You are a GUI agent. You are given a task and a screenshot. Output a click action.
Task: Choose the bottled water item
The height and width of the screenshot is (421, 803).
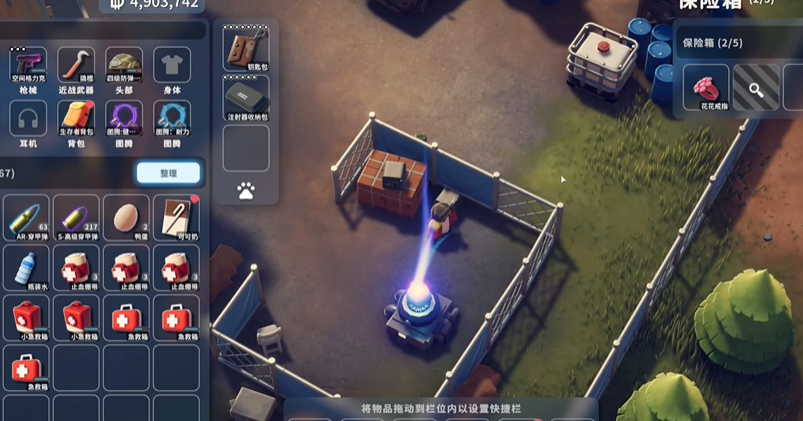tap(28, 268)
